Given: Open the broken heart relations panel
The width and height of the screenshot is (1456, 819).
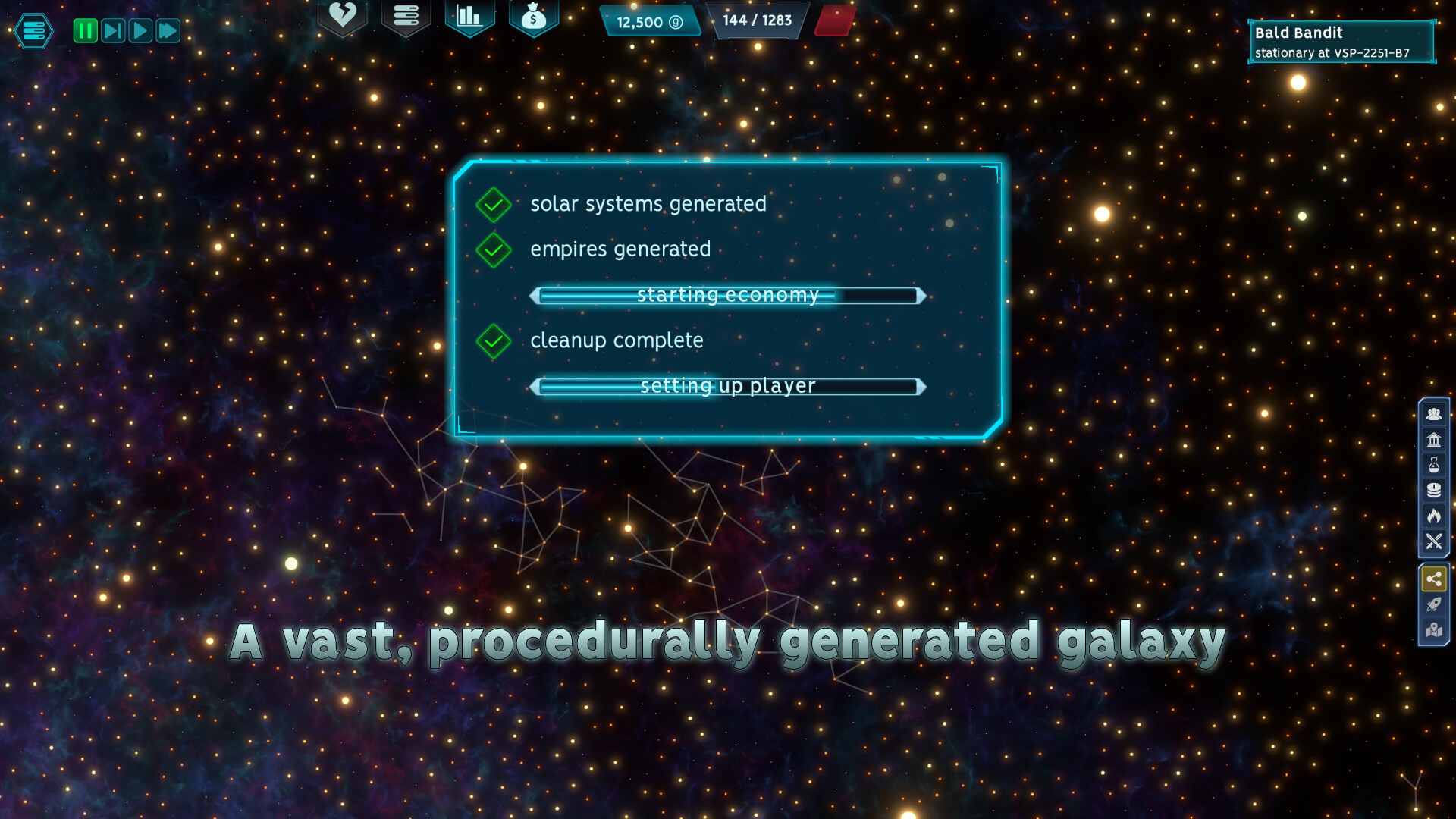Looking at the screenshot, I should 343,17.
